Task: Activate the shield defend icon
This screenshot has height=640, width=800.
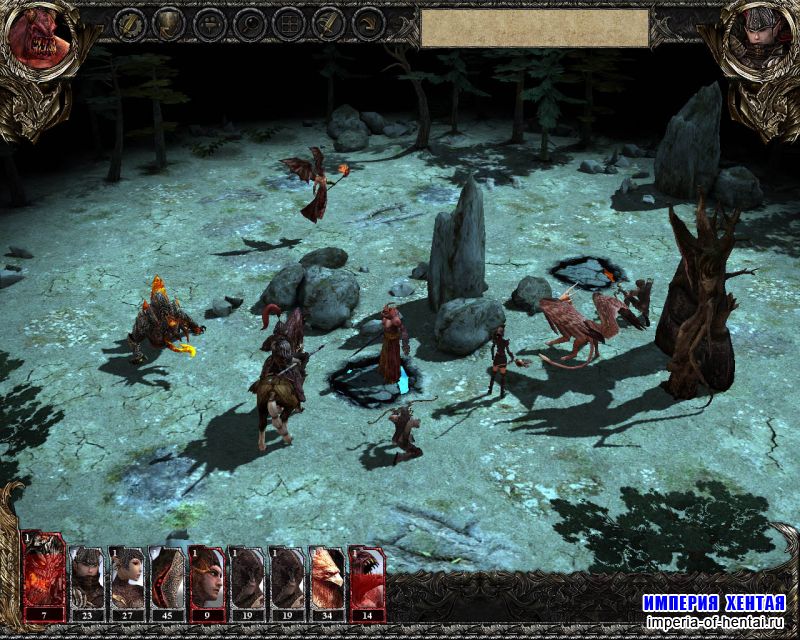Action: click(169, 21)
